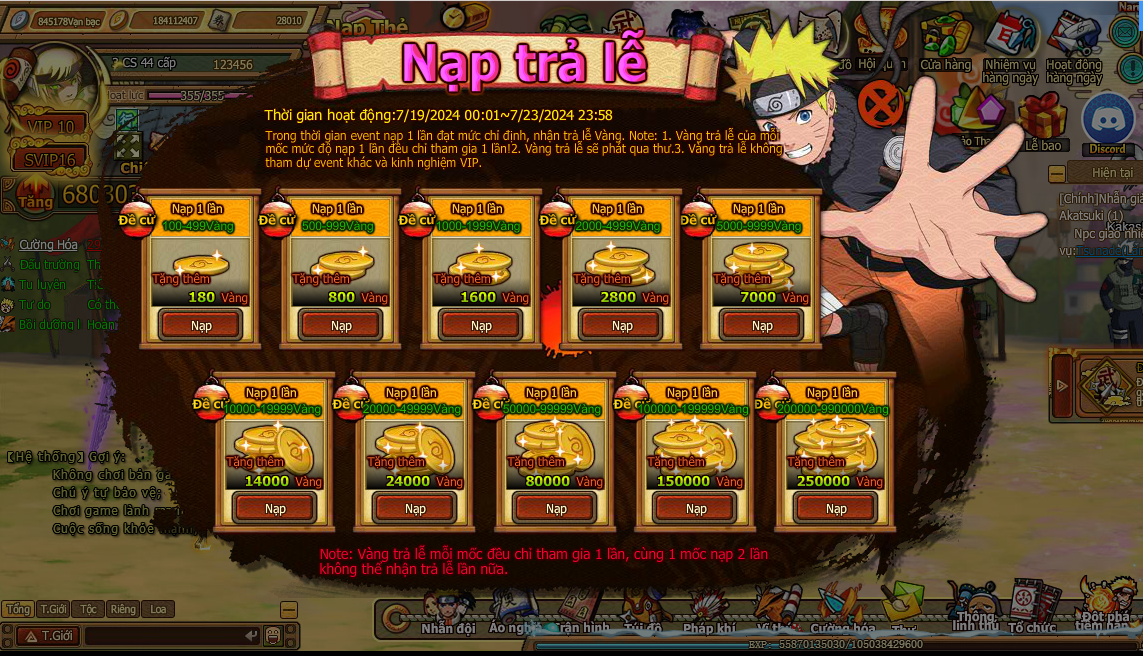This screenshot has height=656, width=1143.
Task: Open the Cường hóa quest link
Action: coord(48,245)
